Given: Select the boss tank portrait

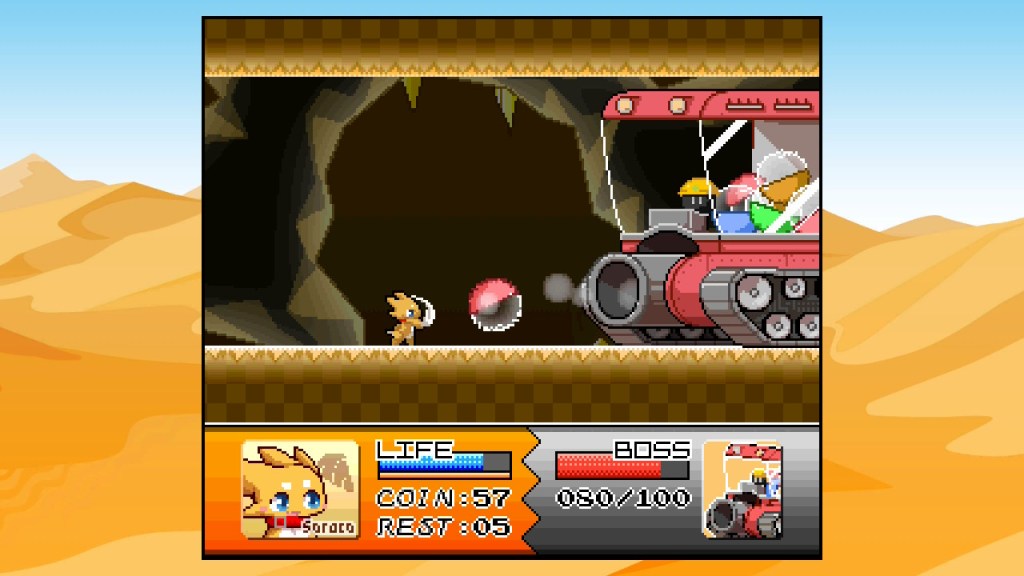Looking at the screenshot, I should click(x=742, y=490).
